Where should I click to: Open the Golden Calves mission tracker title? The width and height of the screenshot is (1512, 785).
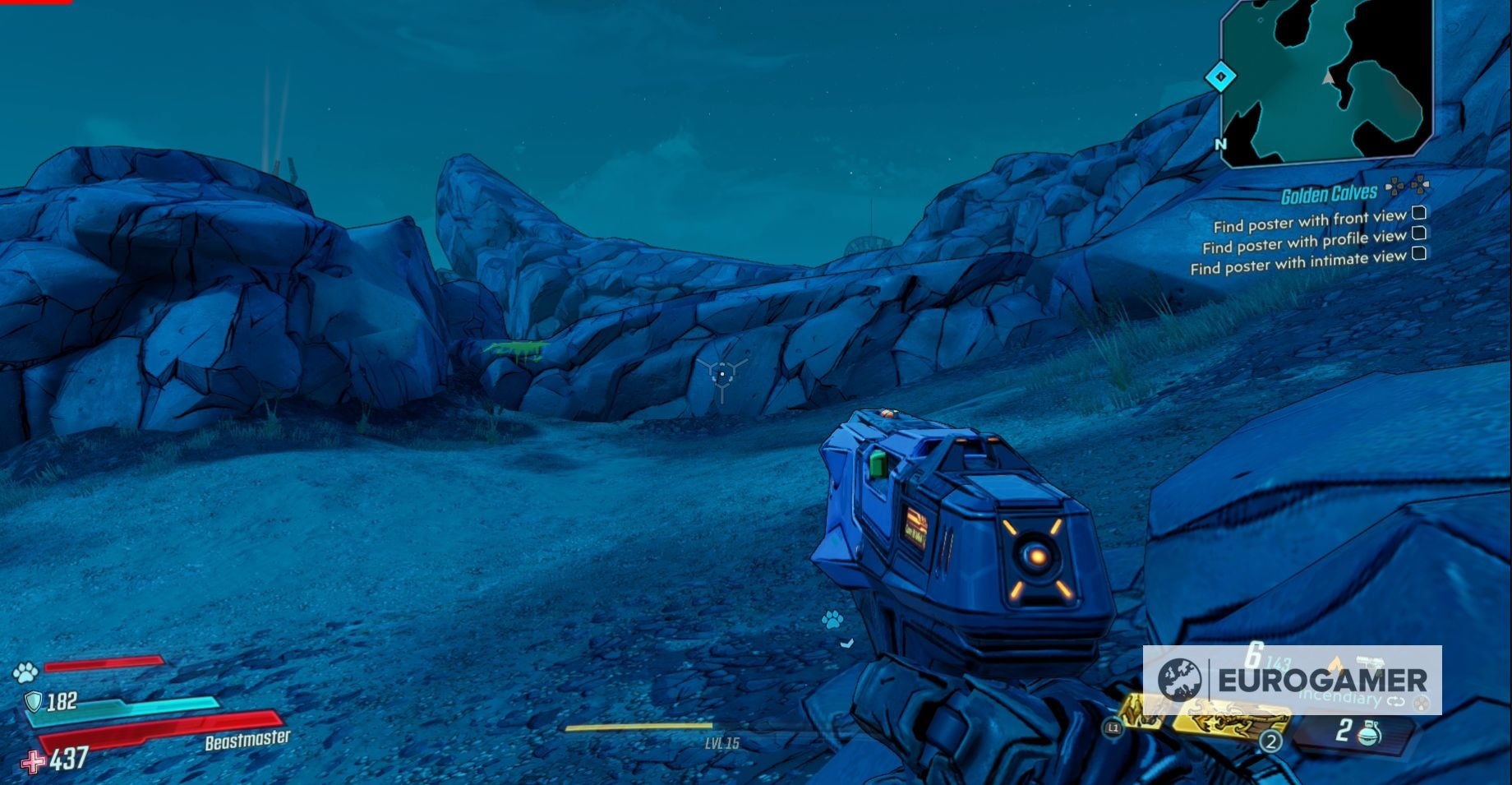(1329, 194)
